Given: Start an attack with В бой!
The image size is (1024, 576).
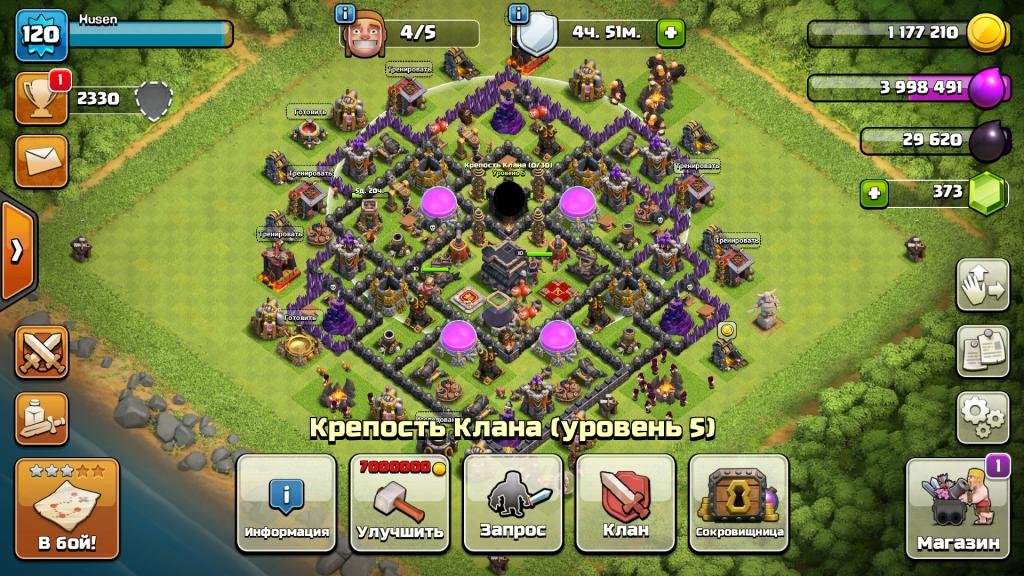Looking at the screenshot, I should (66, 508).
